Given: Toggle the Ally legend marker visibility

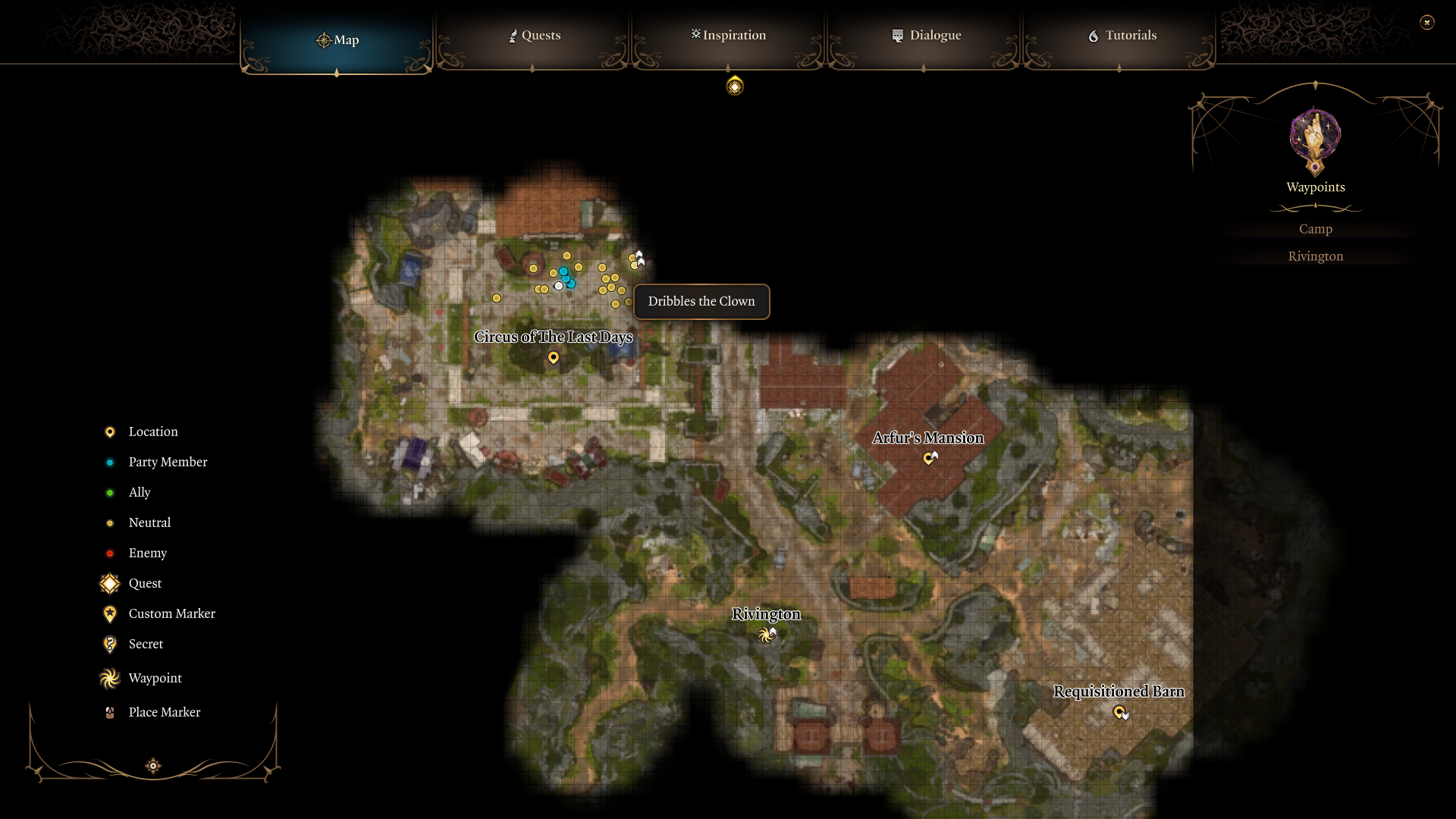Looking at the screenshot, I should point(111,492).
